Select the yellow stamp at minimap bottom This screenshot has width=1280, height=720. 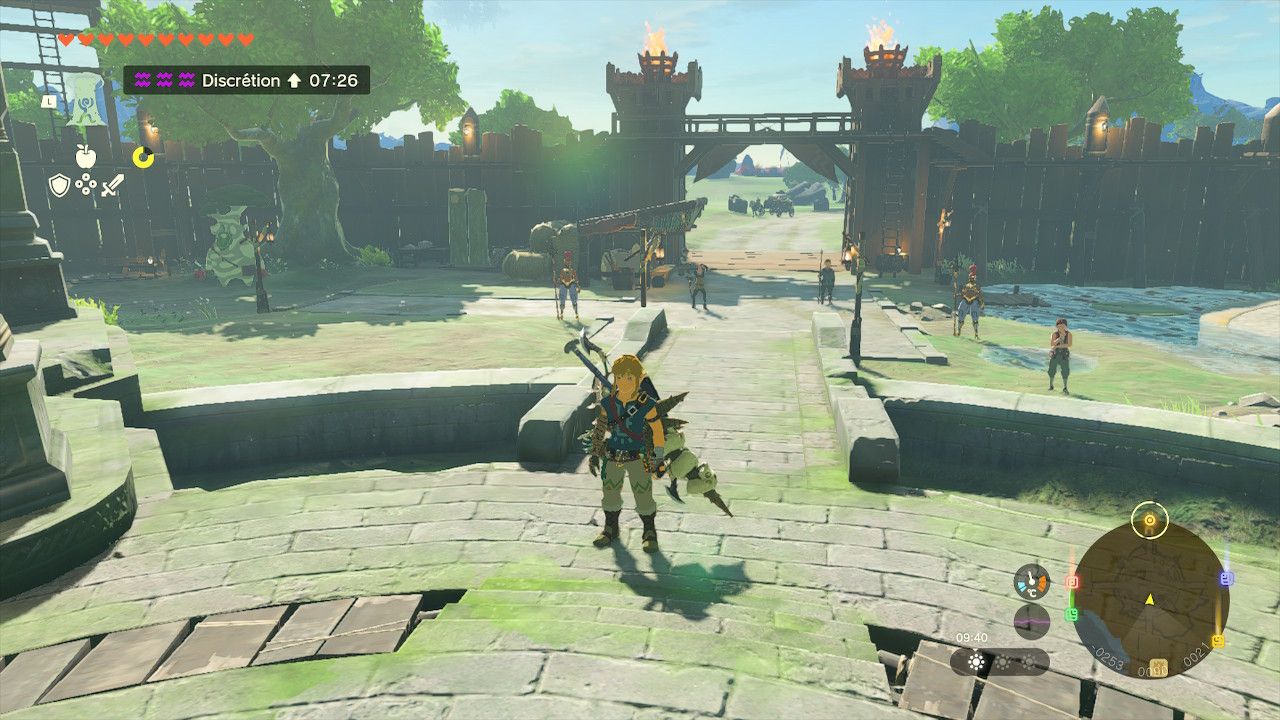pyautogui.click(x=1159, y=666)
